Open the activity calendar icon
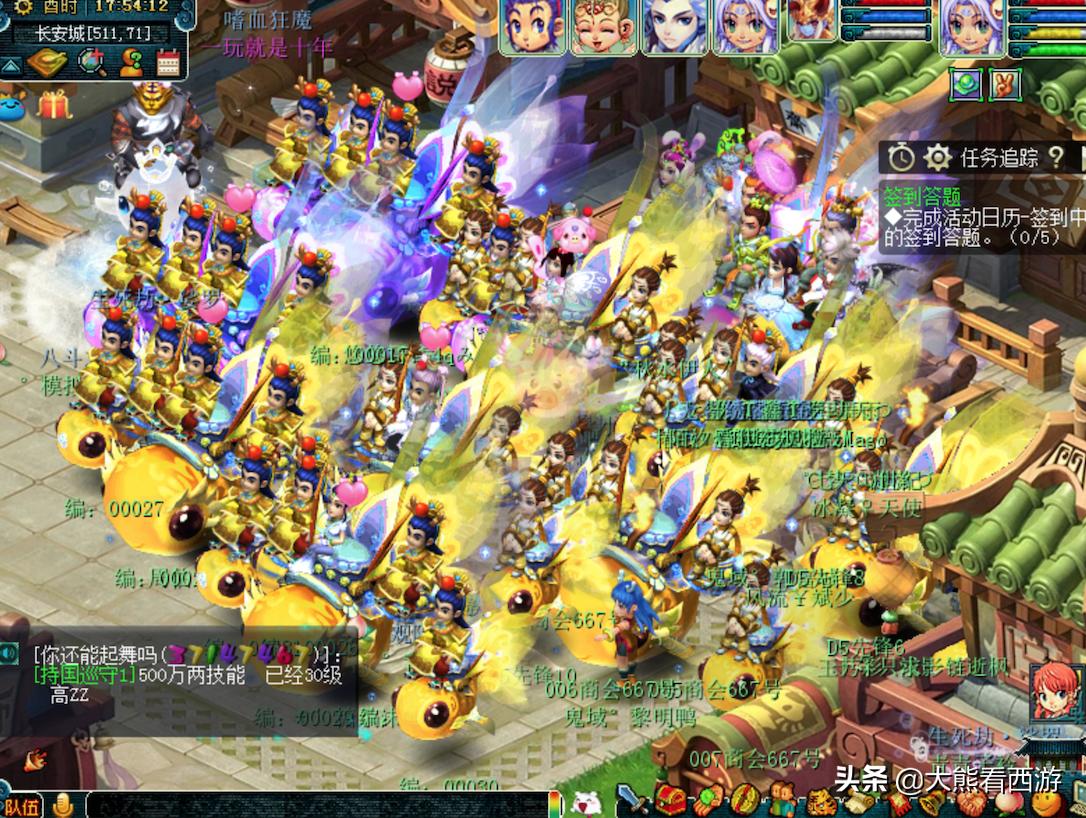Screen dimensions: 1086x818 [x=170, y=63]
